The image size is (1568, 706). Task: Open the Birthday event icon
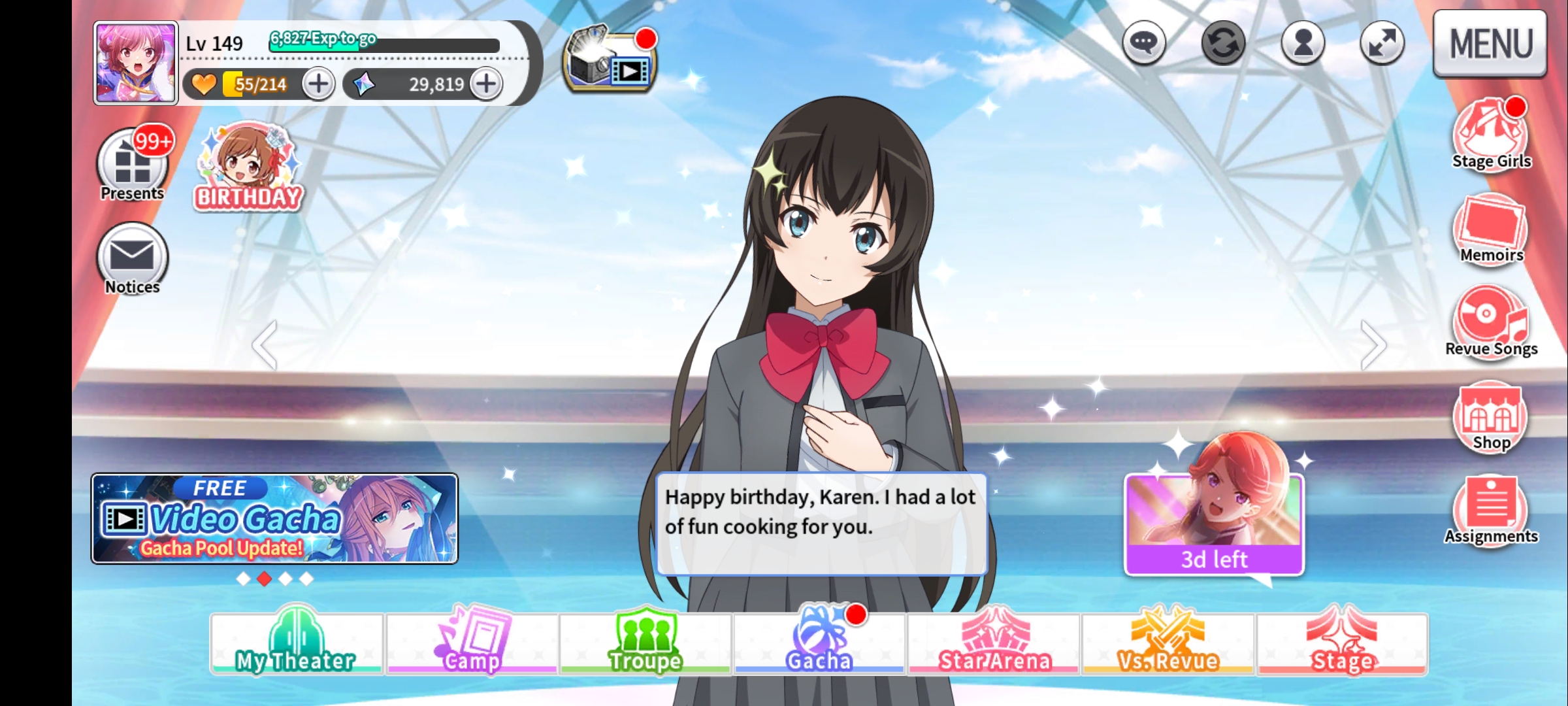coord(248,167)
